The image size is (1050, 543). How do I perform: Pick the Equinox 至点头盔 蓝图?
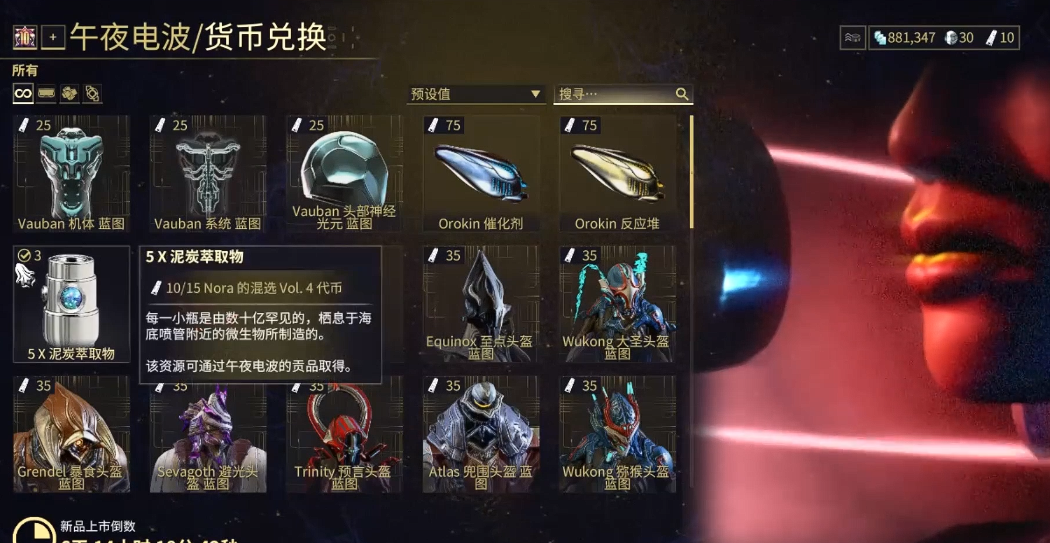click(481, 303)
